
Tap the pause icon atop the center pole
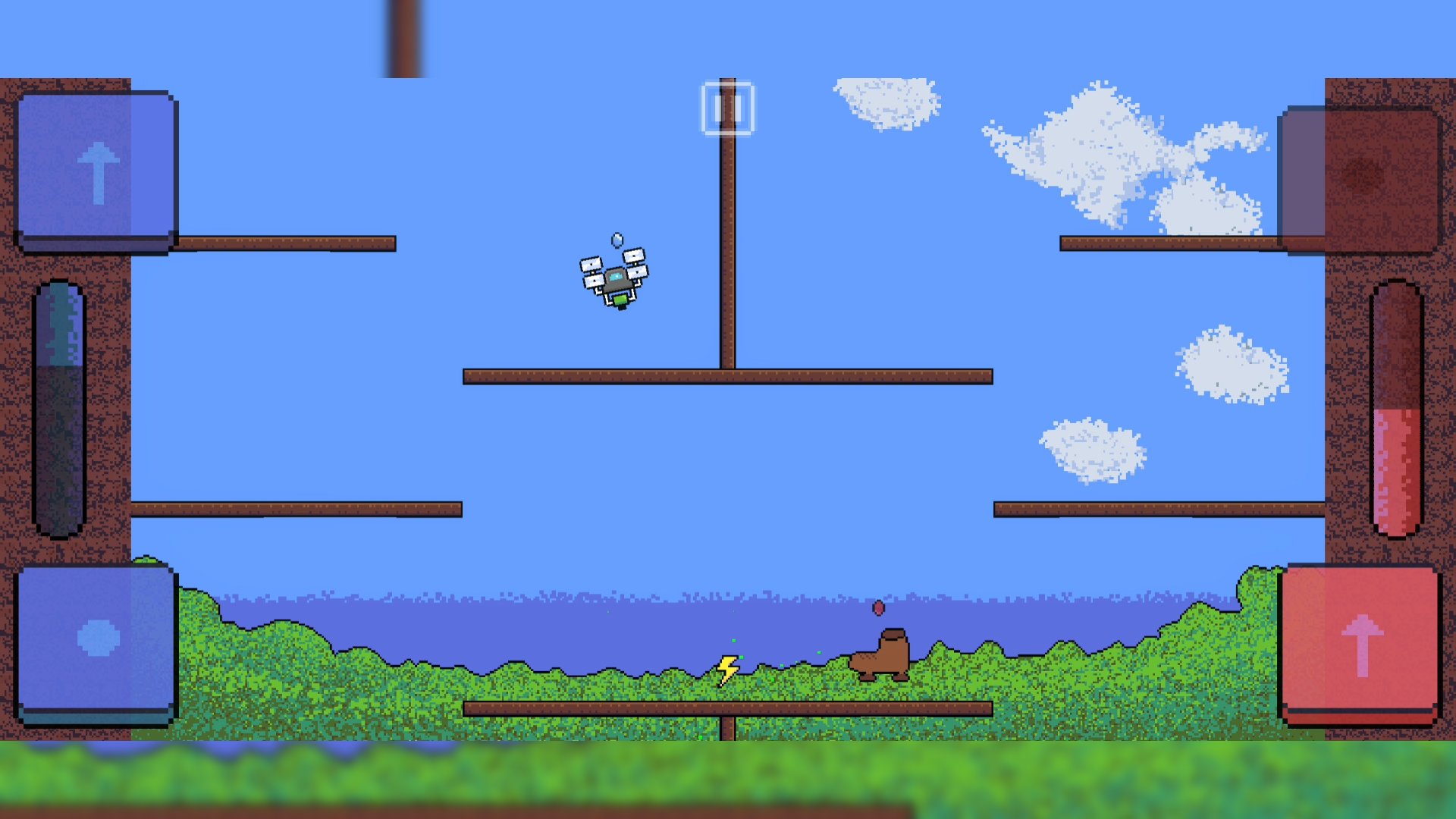click(727, 108)
